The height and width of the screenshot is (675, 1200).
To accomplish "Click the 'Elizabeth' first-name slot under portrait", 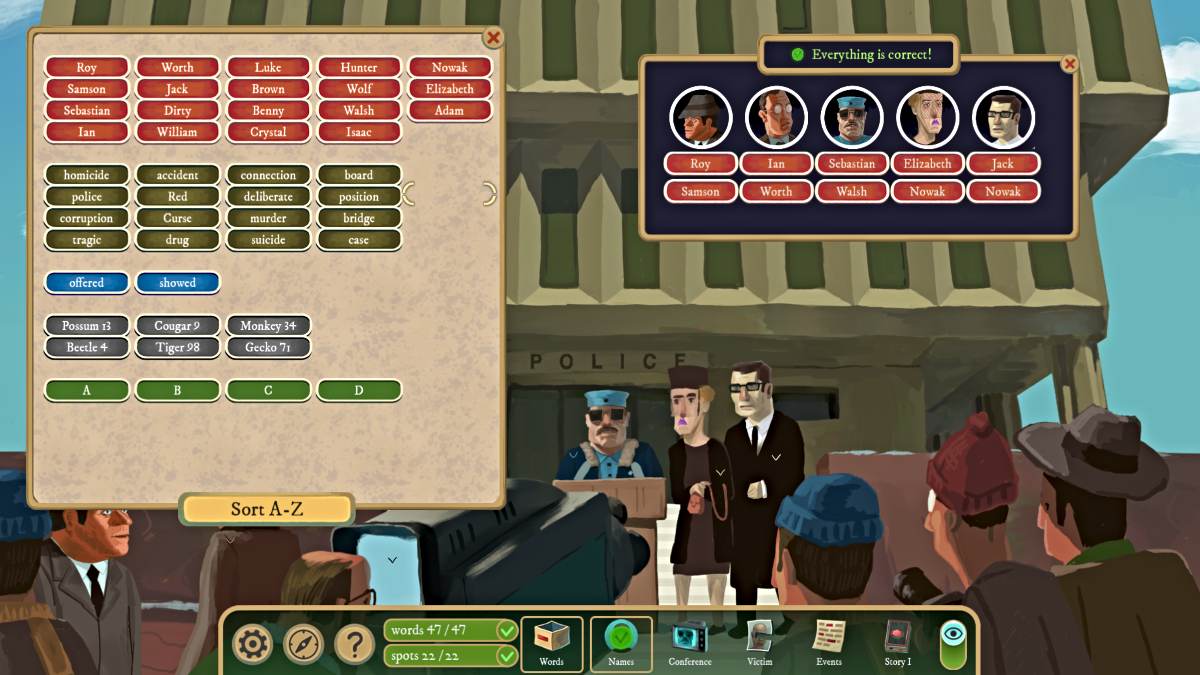I will click(928, 164).
